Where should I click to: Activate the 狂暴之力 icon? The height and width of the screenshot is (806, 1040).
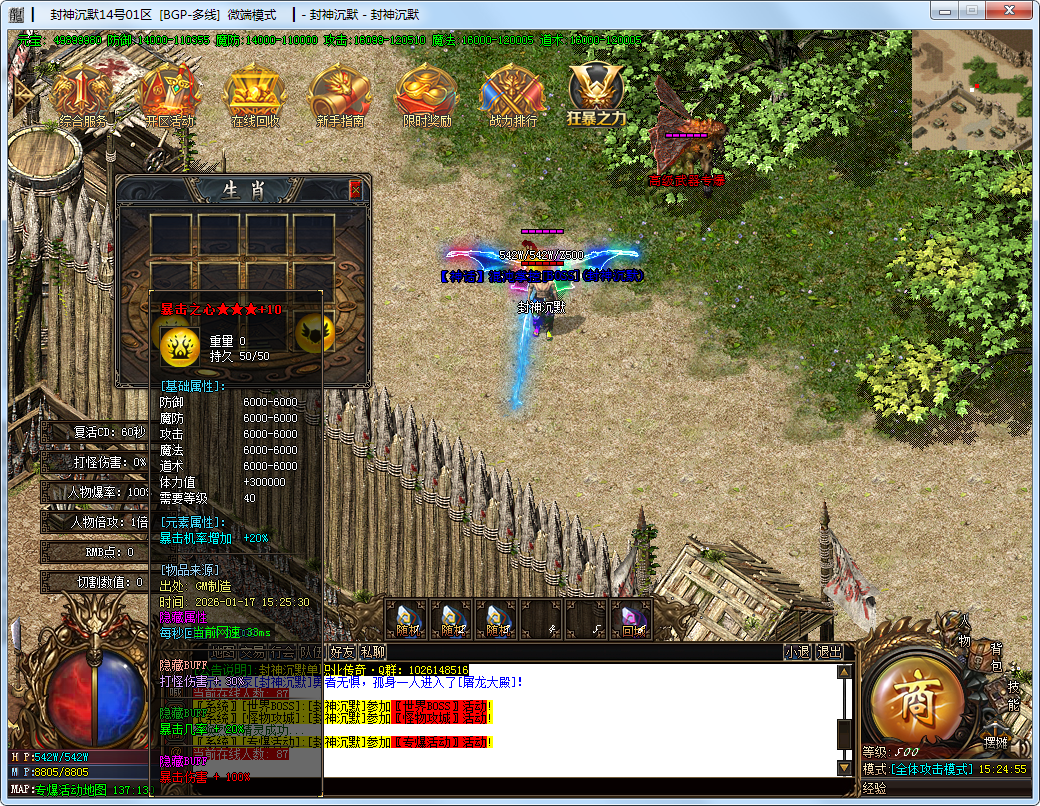597,93
